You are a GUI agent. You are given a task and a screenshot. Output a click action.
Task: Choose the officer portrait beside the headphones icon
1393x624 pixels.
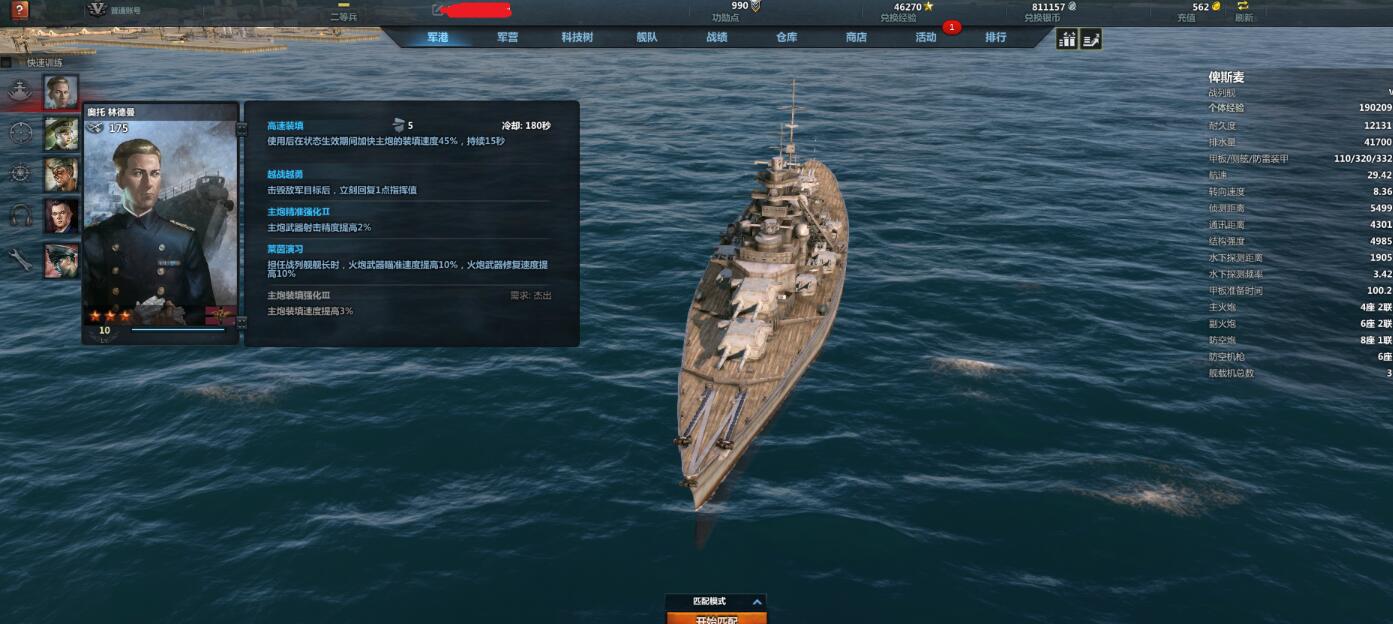[x=61, y=216]
